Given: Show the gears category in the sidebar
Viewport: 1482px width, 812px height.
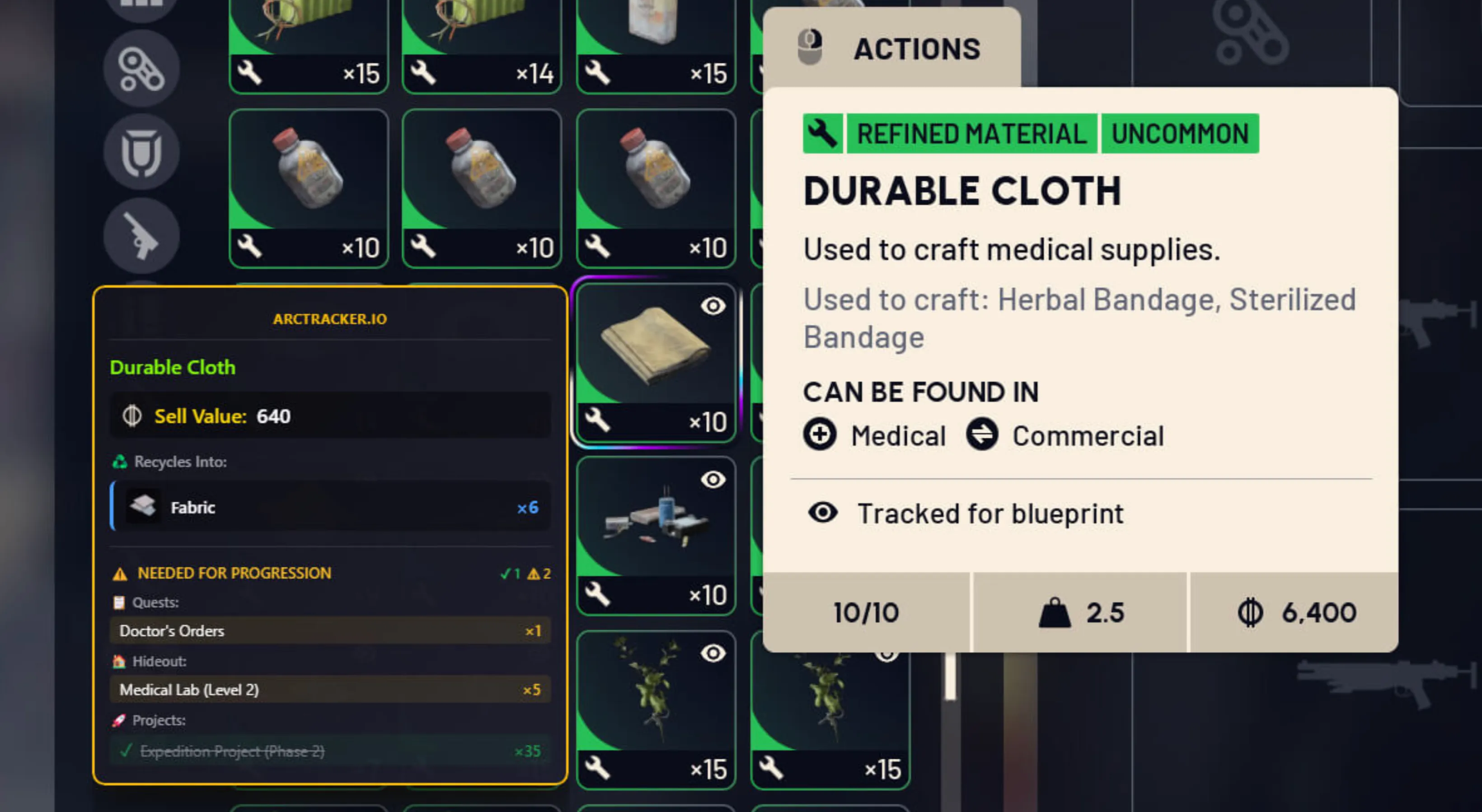Looking at the screenshot, I should pyautogui.click(x=141, y=70).
